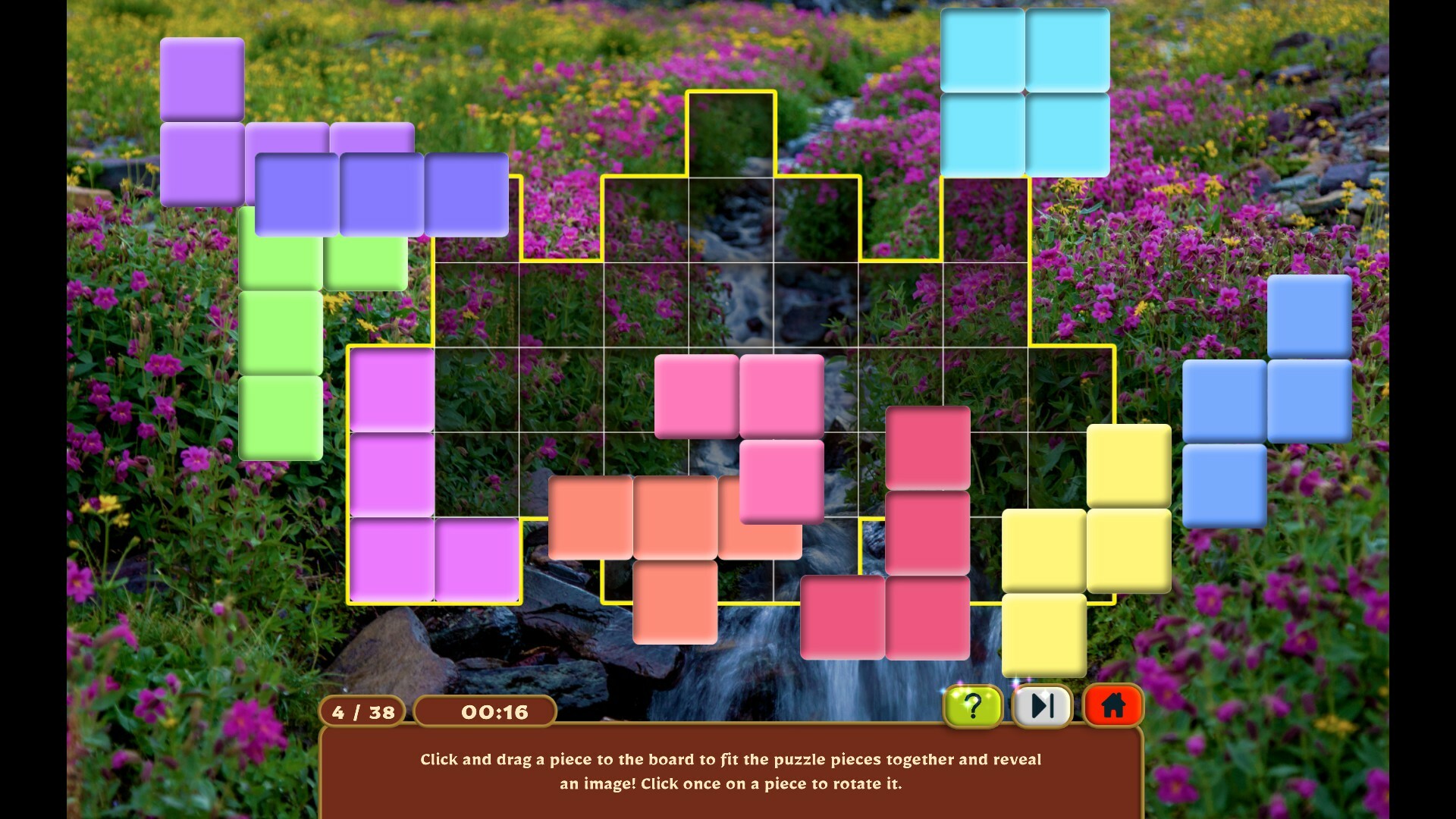Open a hint with the question mark icon
This screenshot has height=819, width=1456.
[973, 707]
